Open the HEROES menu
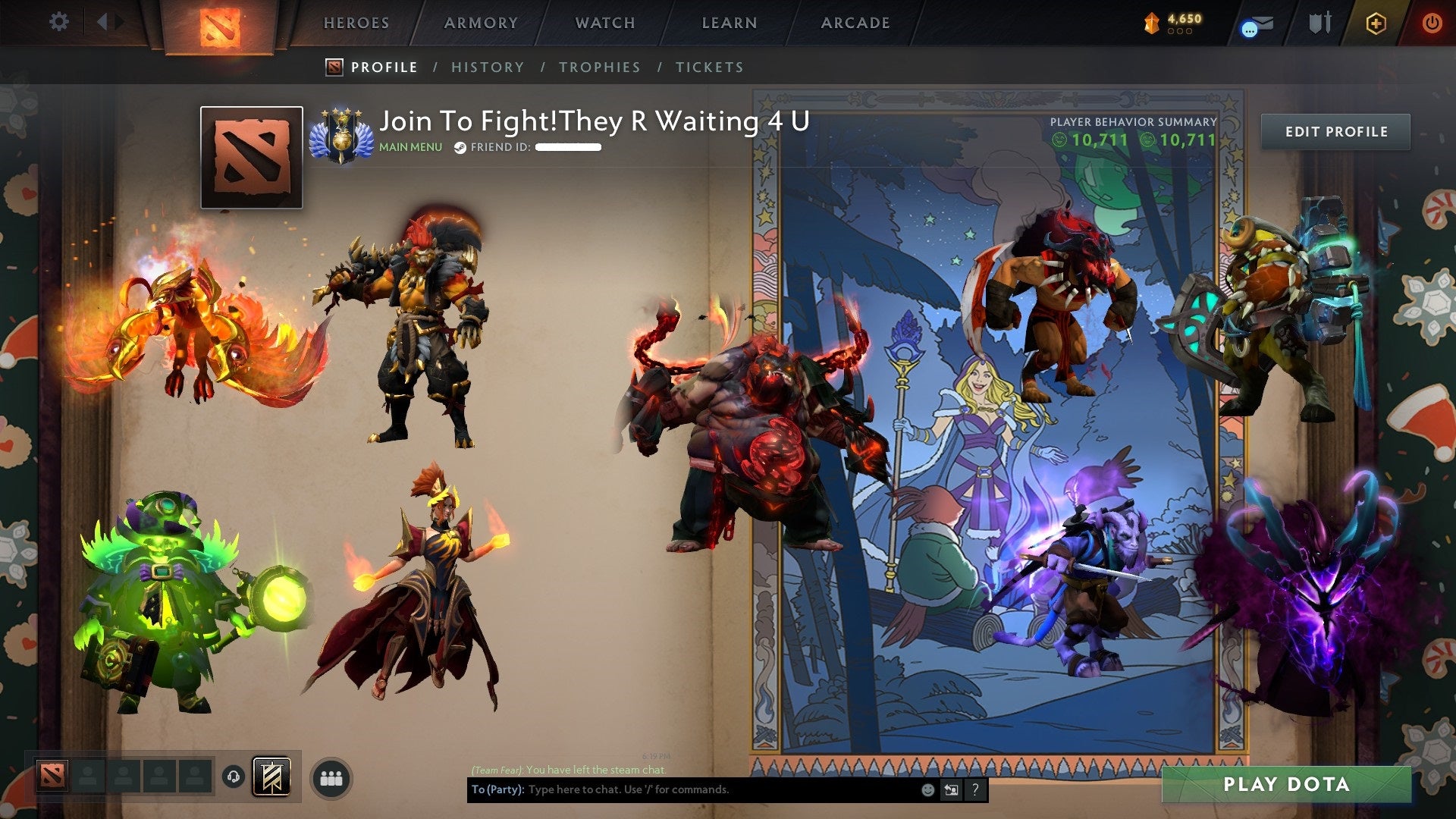1456x819 pixels. point(356,23)
